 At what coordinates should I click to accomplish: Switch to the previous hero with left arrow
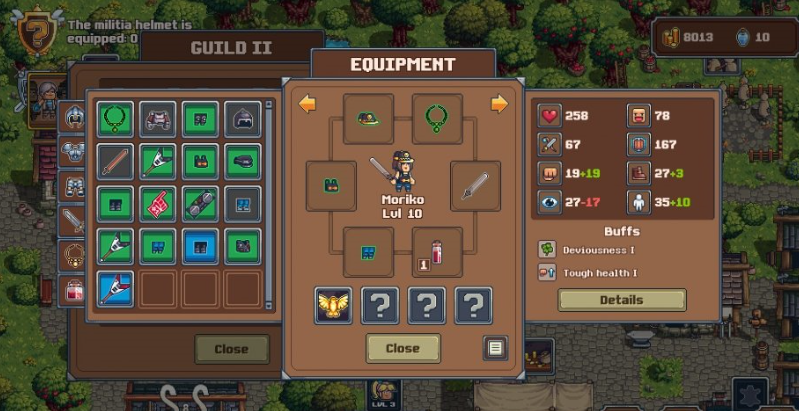pos(308,104)
